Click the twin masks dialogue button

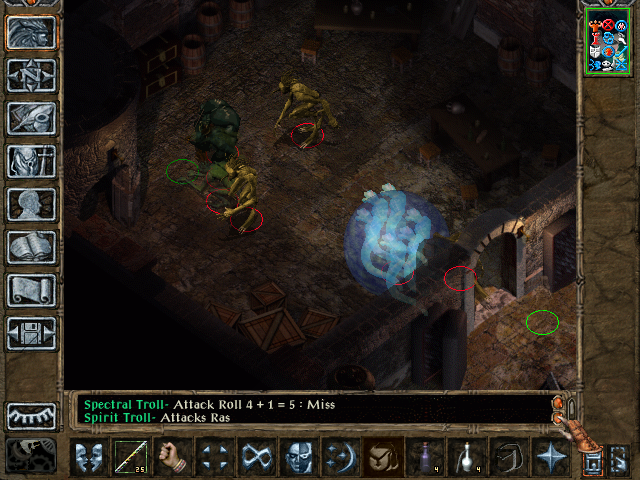pyautogui.click(x=88, y=457)
